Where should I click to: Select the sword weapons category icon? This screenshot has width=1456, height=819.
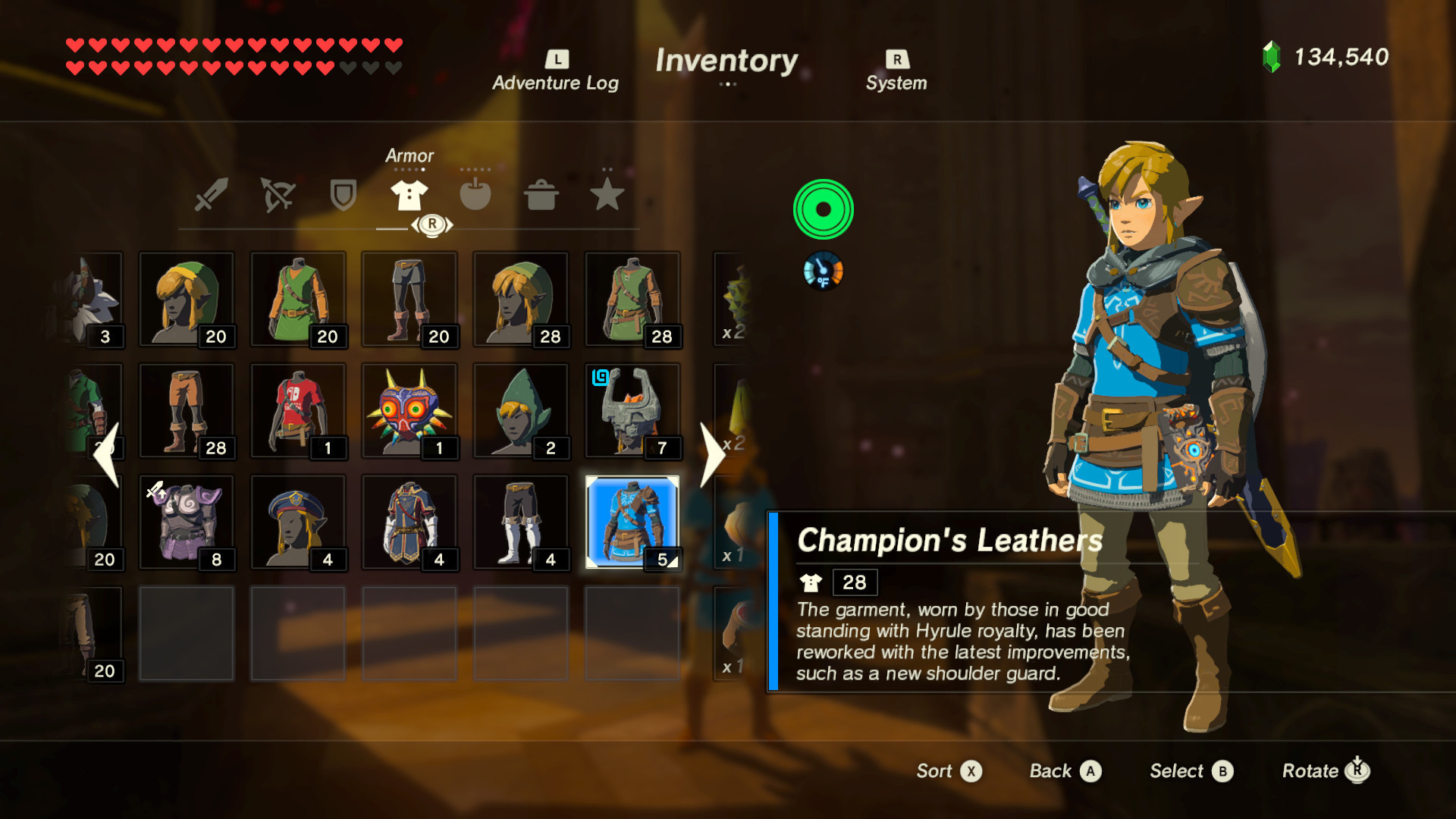tap(212, 195)
